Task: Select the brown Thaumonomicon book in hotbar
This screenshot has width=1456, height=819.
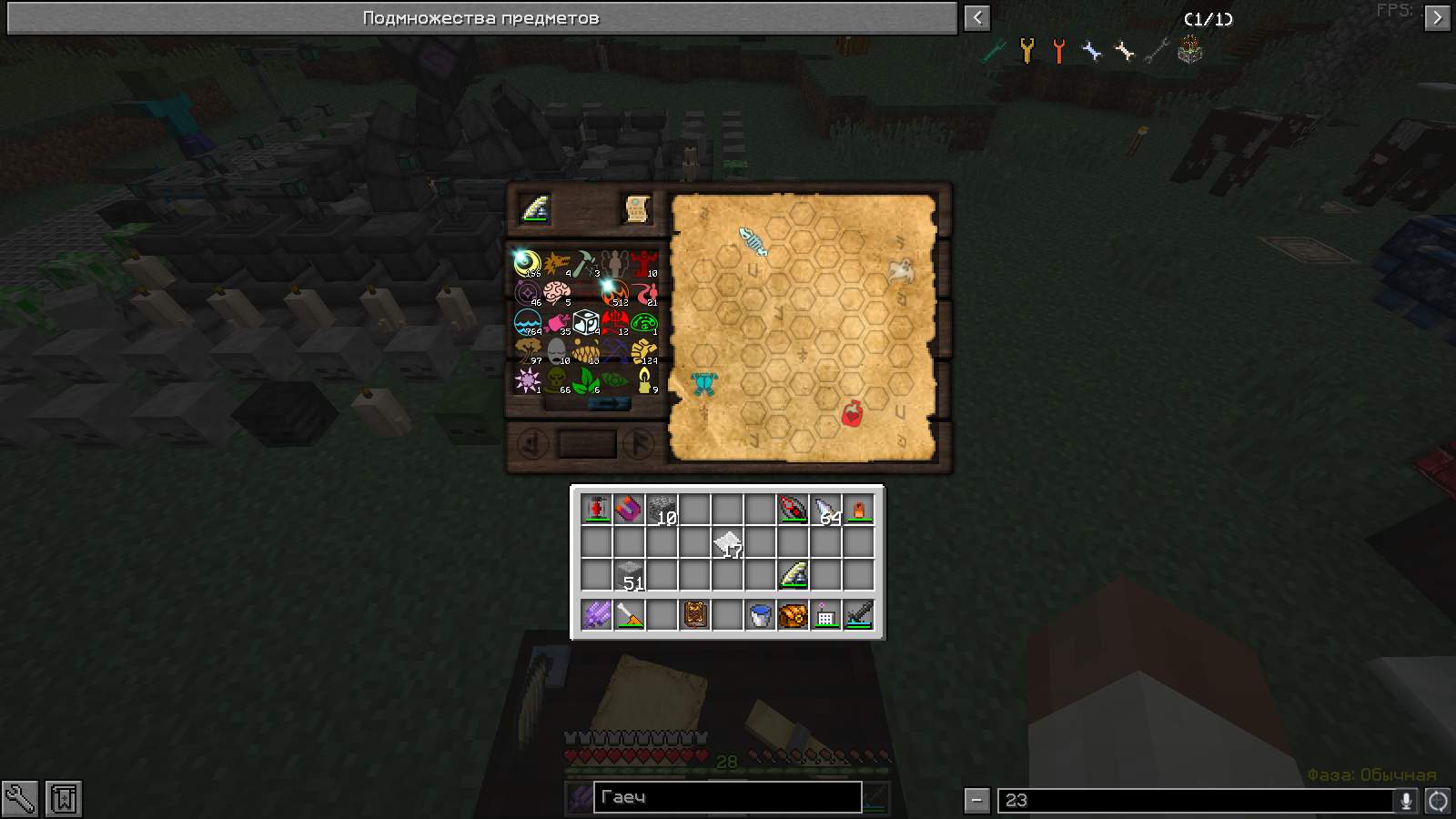Action: (695, 615)
